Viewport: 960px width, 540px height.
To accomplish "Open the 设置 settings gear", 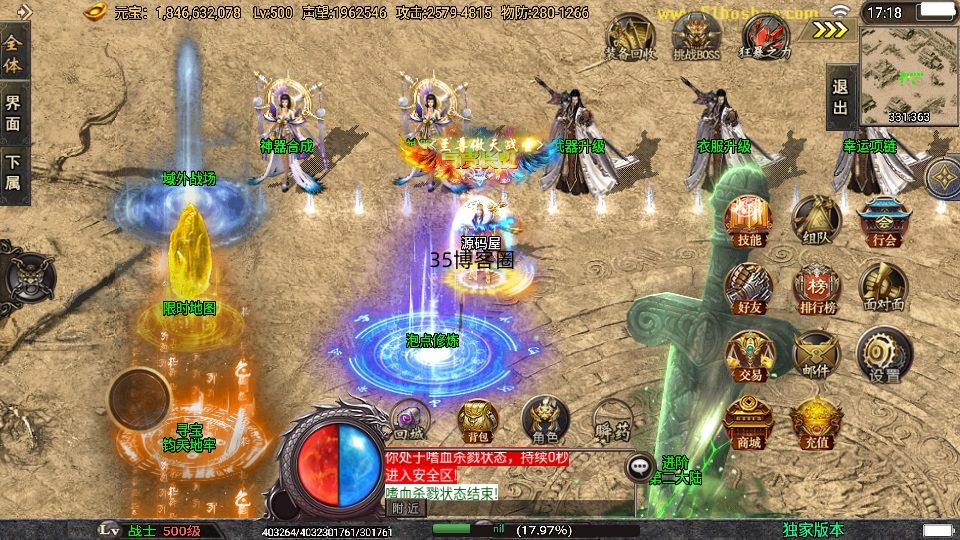I will pos(884,355).
